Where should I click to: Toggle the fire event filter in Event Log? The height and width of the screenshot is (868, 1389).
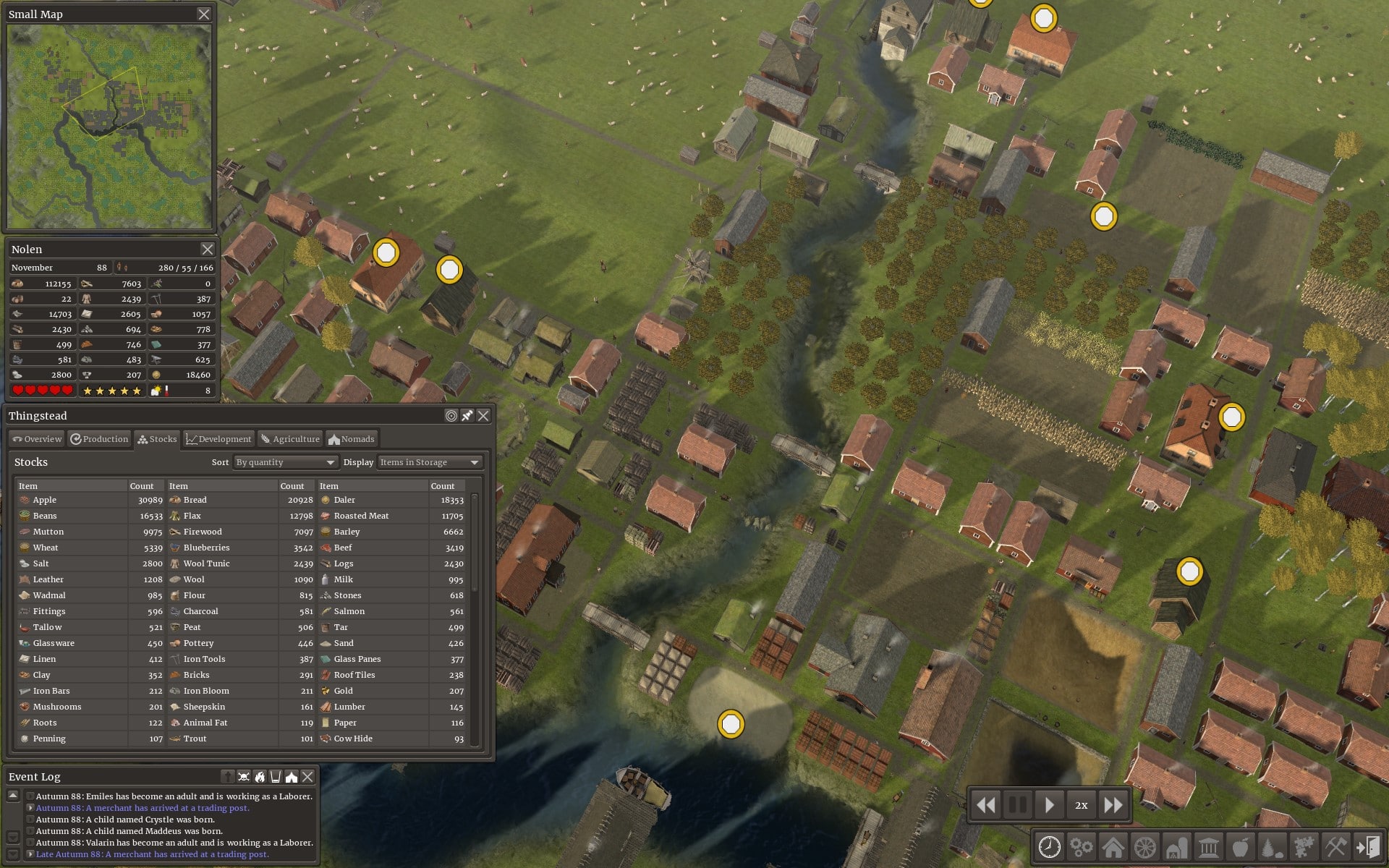click(260, 777)
